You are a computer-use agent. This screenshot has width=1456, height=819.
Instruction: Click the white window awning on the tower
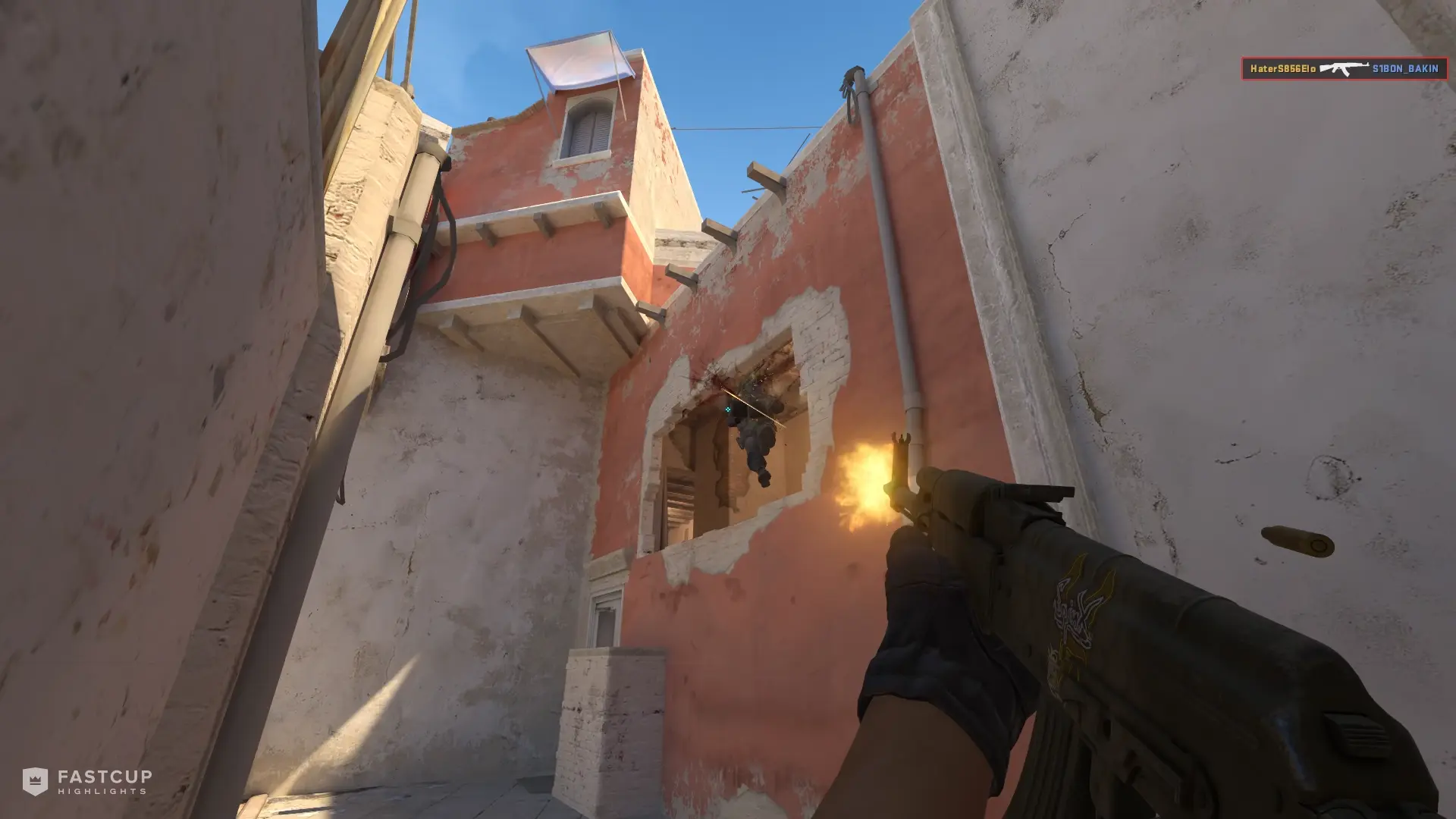click(580, 61)
